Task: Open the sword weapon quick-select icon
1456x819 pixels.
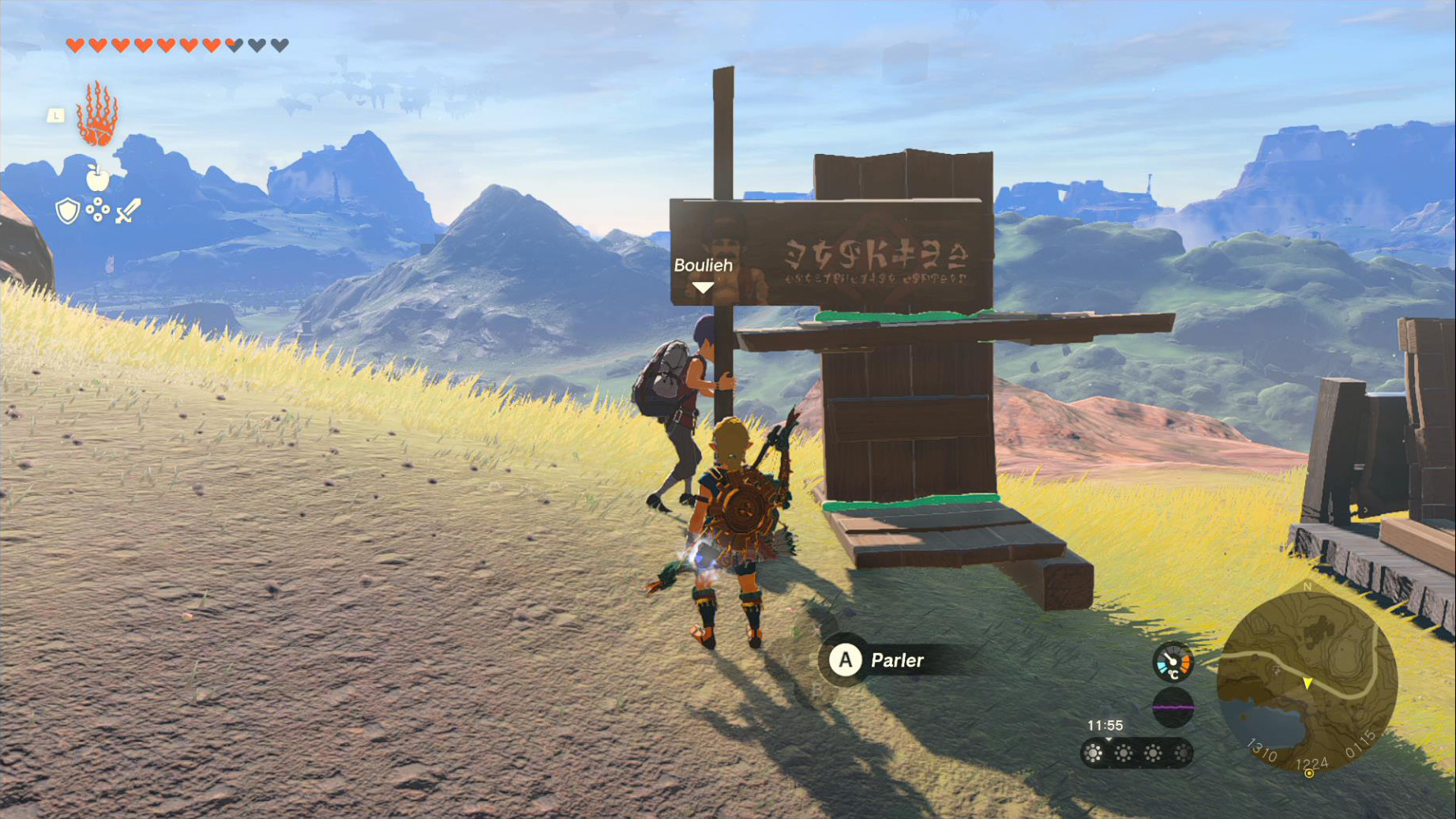Action: pyautogui.click(x=128, y=210)
